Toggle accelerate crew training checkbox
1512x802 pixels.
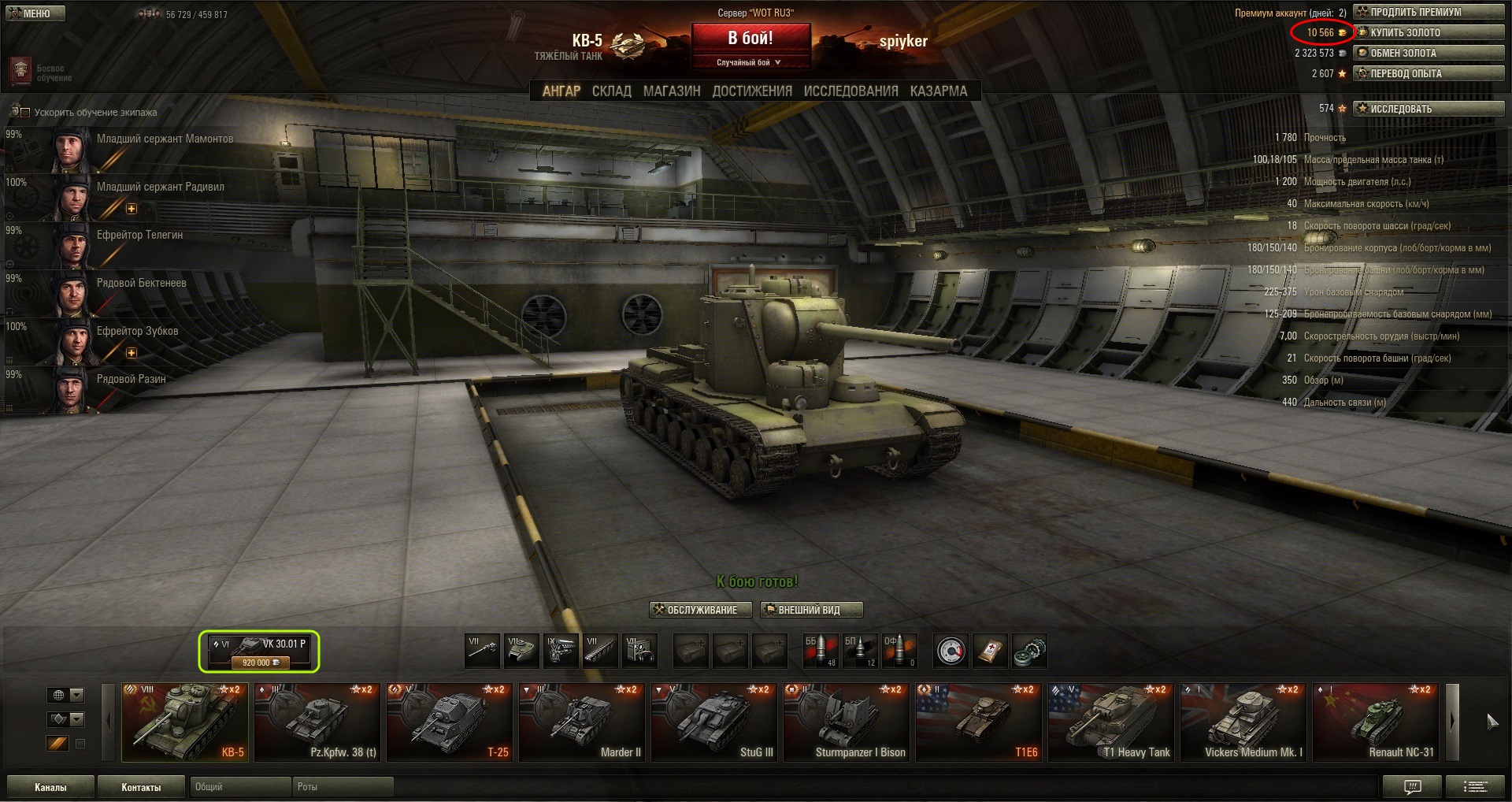point(25,113)
